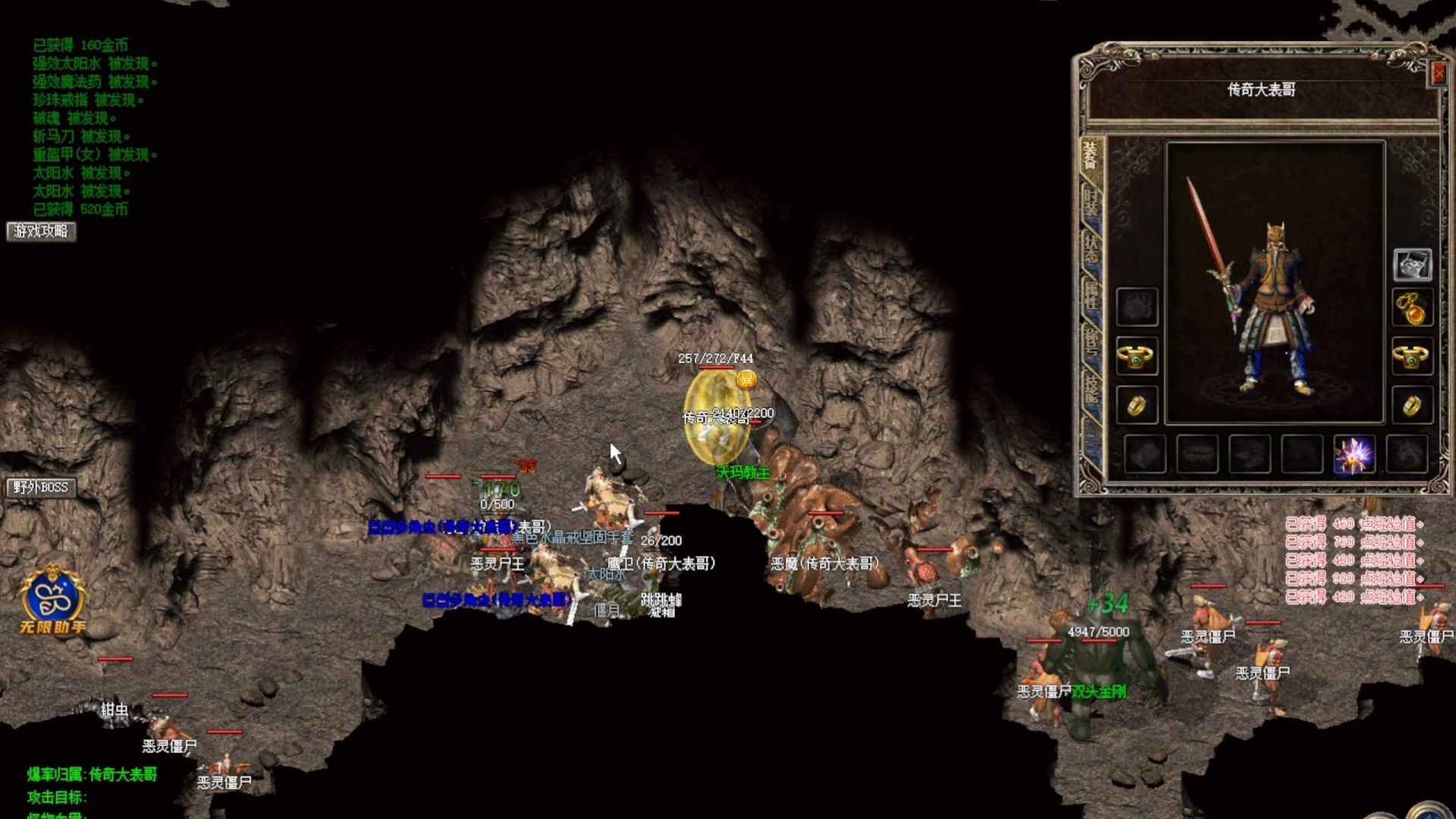Open the silver treasure chest icon

1412,265
